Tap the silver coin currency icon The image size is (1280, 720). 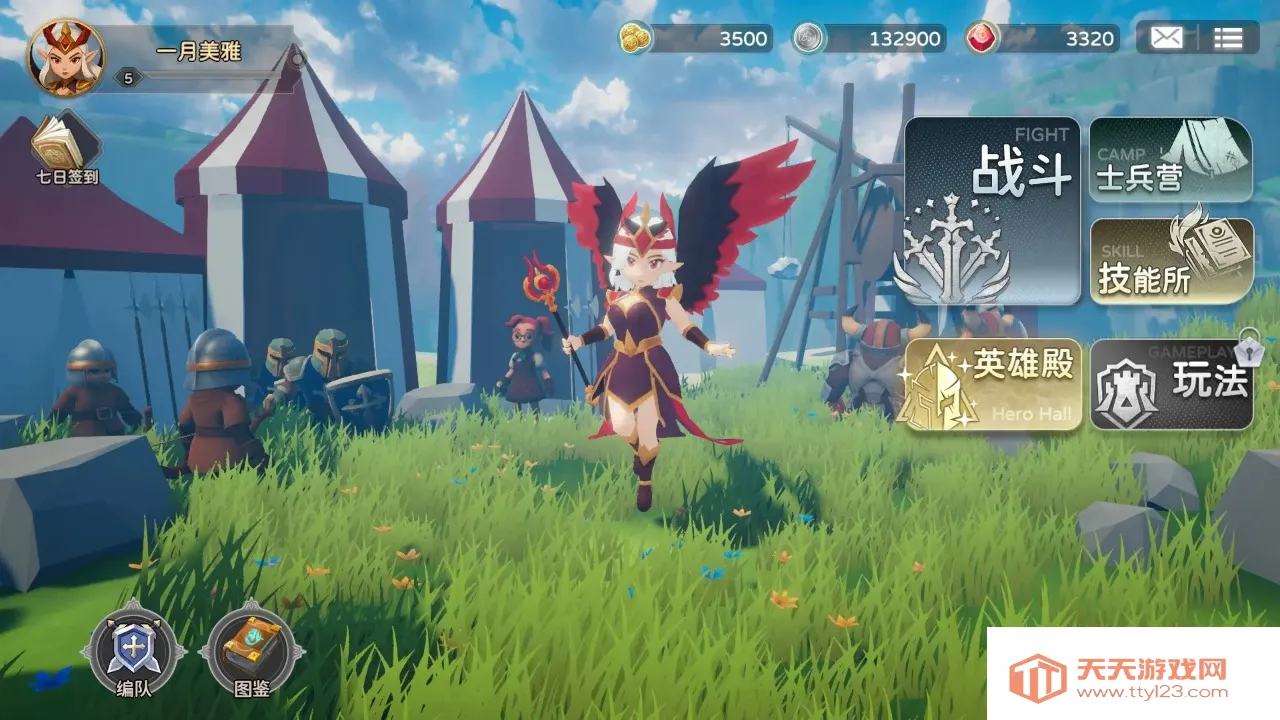809,38
